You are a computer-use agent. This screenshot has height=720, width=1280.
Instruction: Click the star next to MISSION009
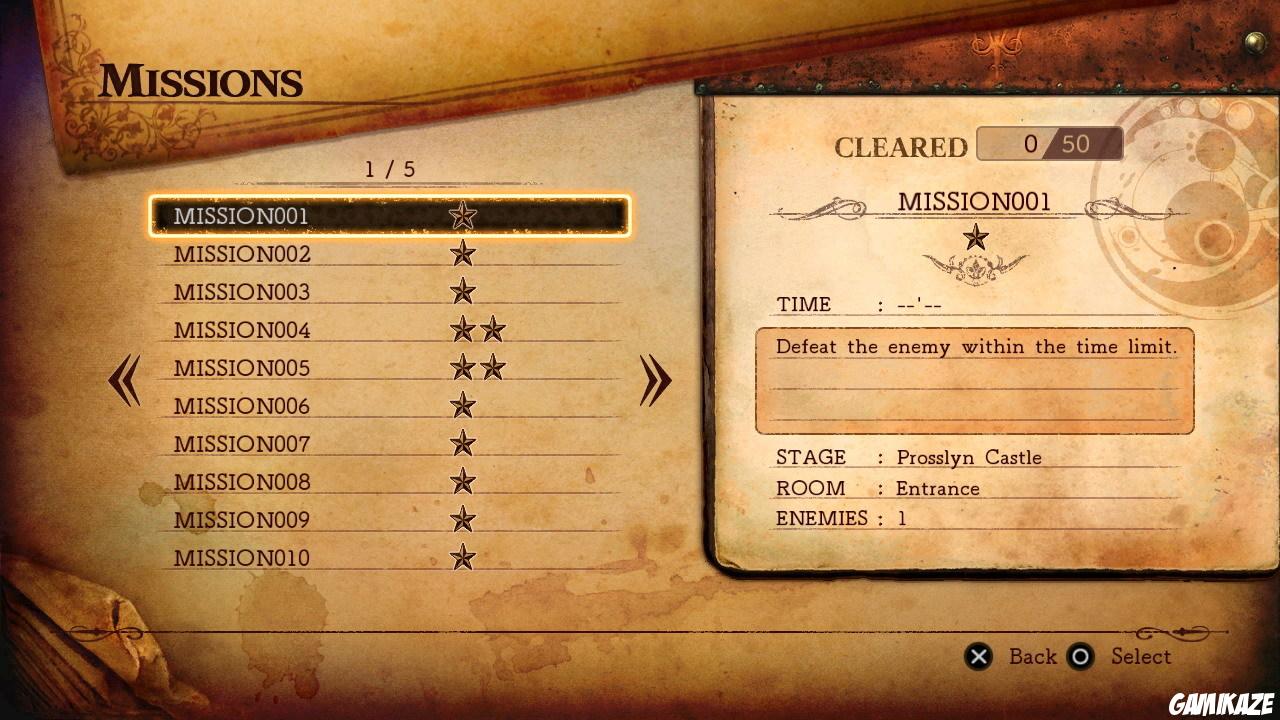click(x=462, y=519)
